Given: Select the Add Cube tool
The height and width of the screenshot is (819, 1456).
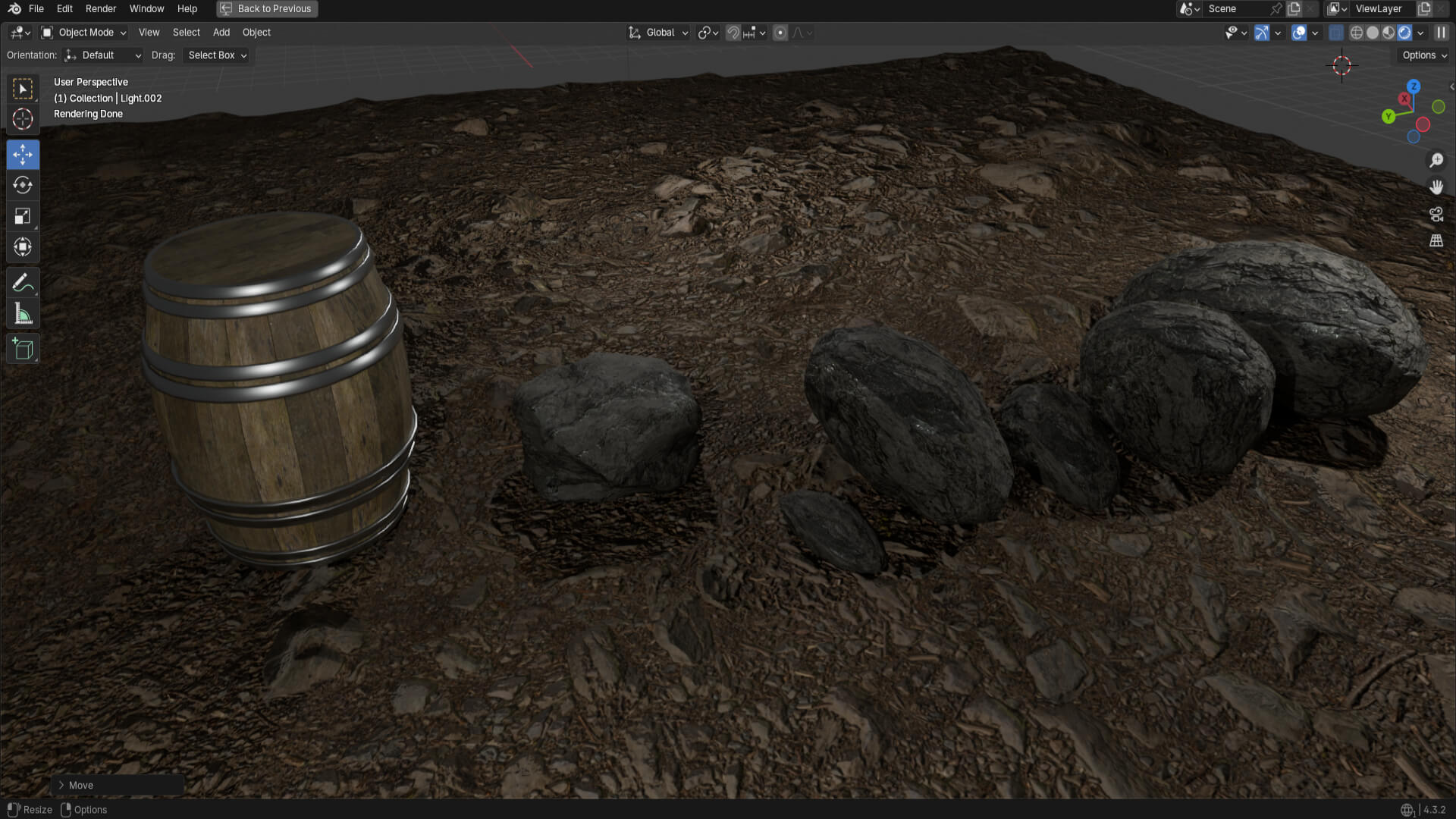Looking at the screenshot, I should pyautogui.click(x=23, y=350).
